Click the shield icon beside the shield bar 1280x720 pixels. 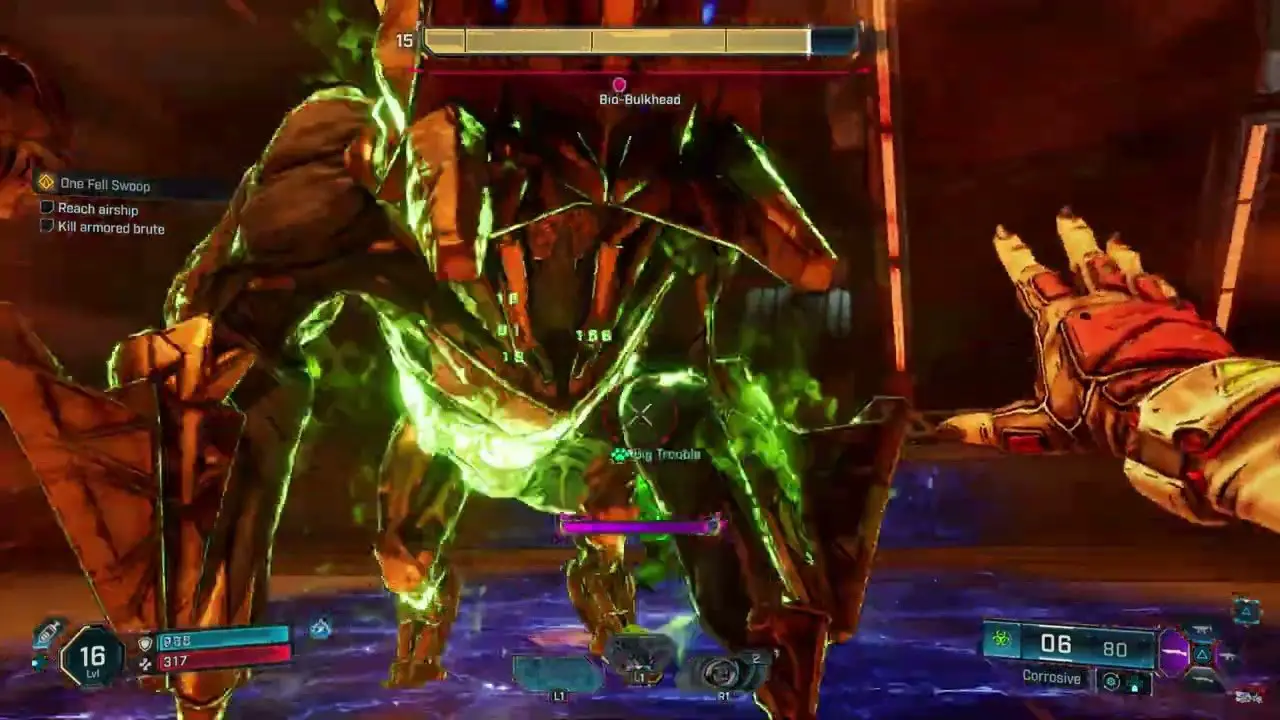coord(145,643)
